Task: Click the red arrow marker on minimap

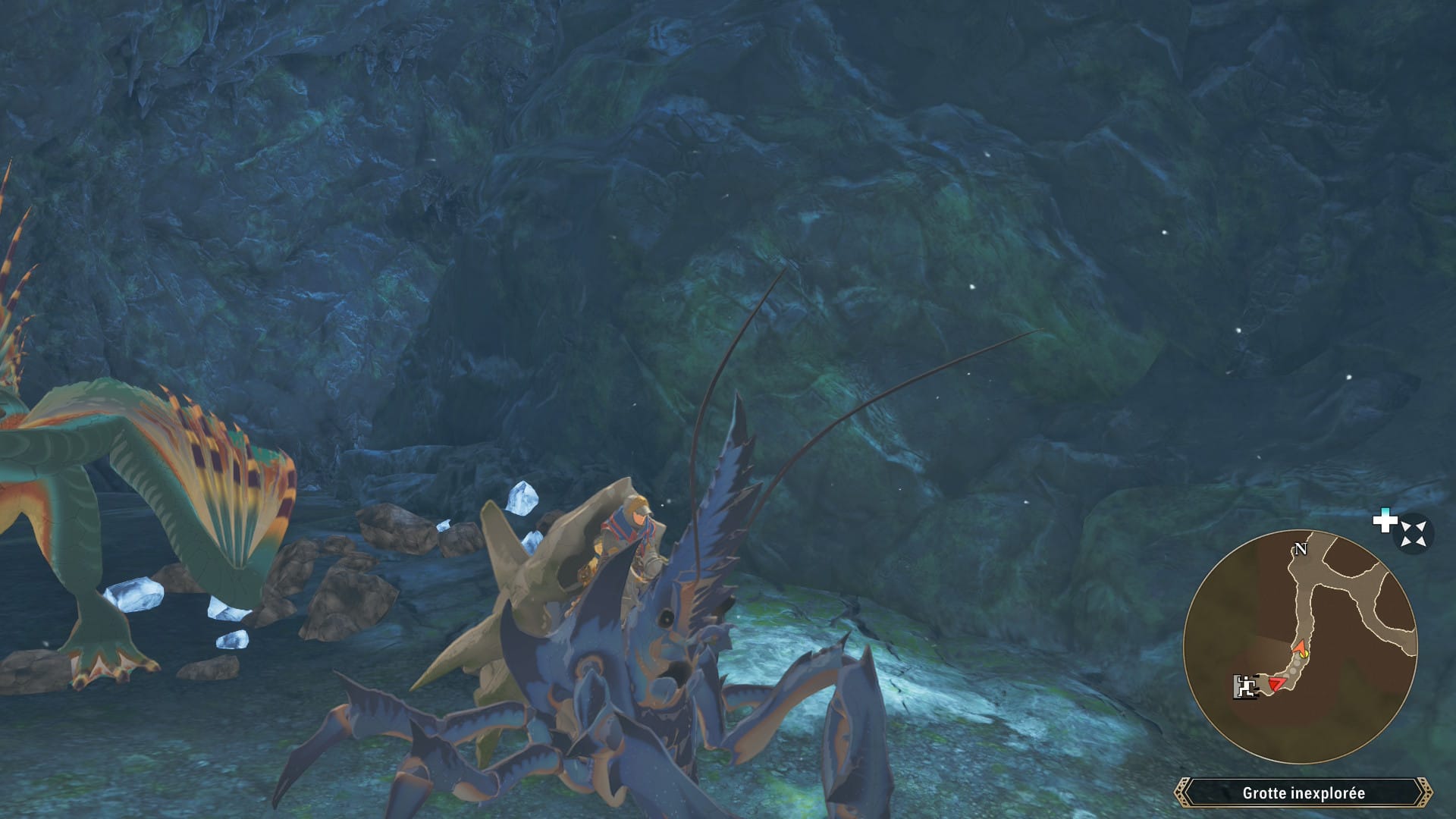Action: click(x=1276, y=685)
